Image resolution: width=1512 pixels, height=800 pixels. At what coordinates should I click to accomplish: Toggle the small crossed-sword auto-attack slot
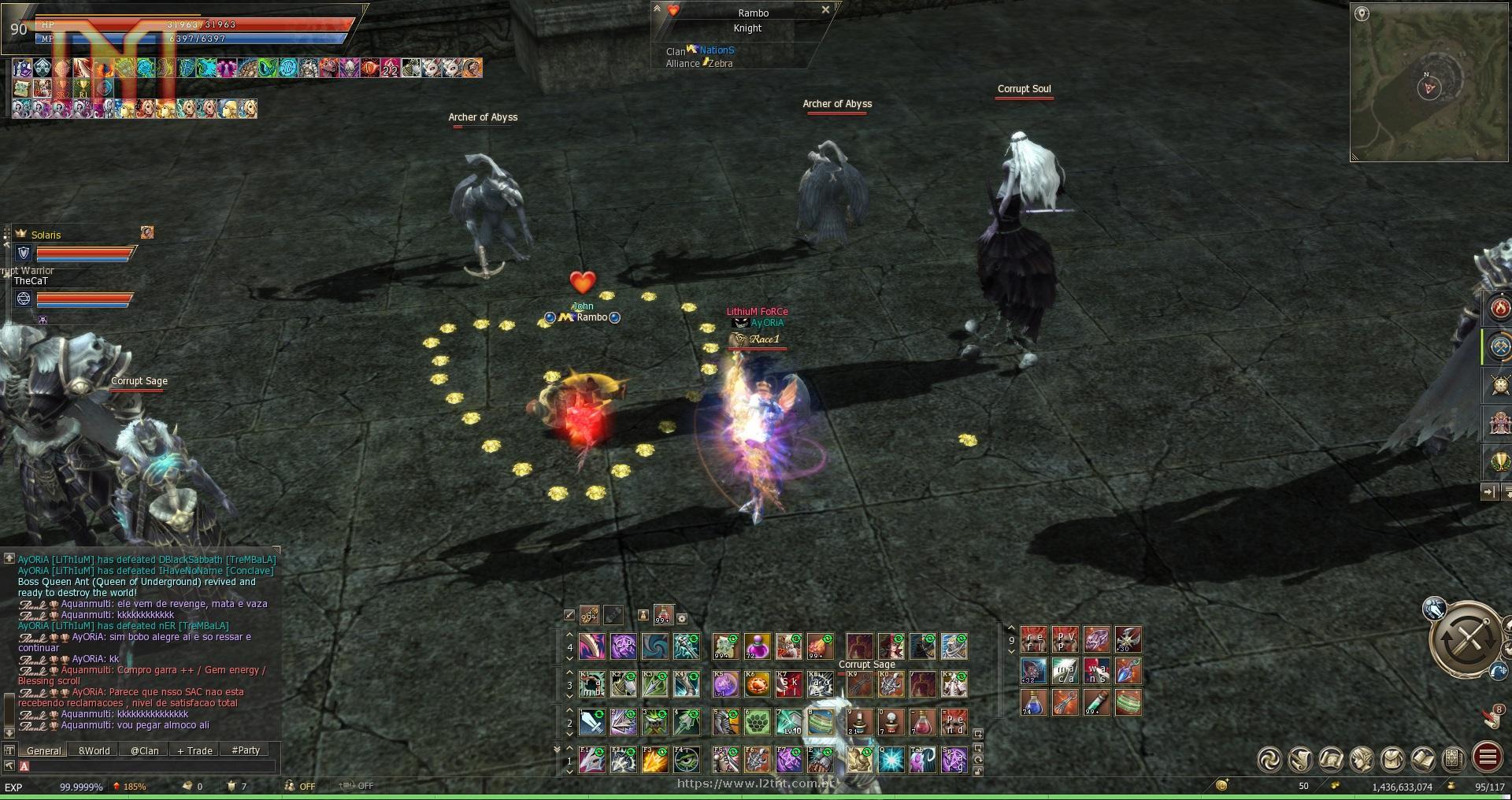pyautogui.click(x=569, y=615)
